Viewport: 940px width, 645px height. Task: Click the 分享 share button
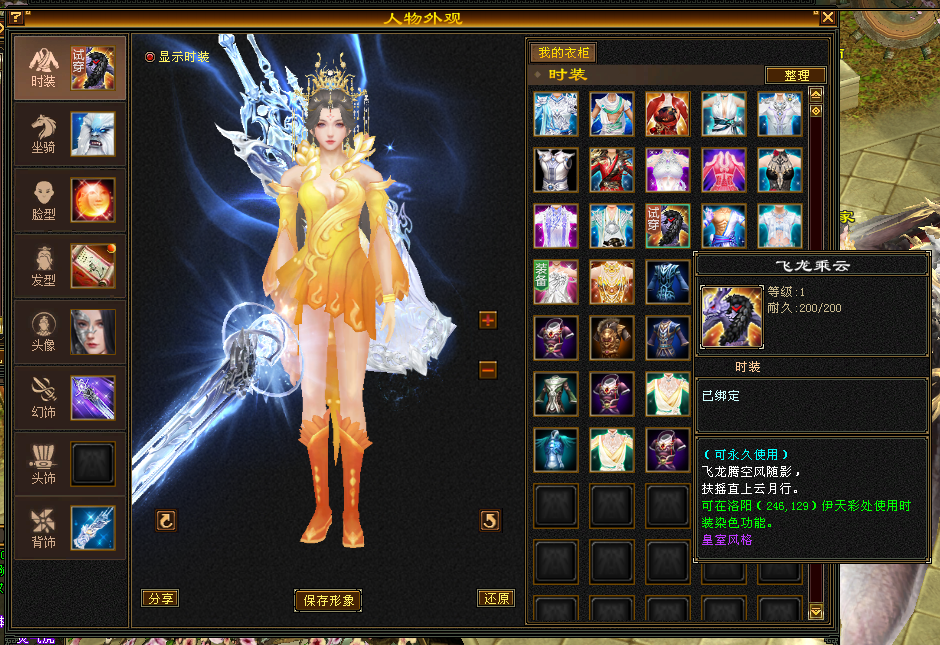[x=160, y=598]
